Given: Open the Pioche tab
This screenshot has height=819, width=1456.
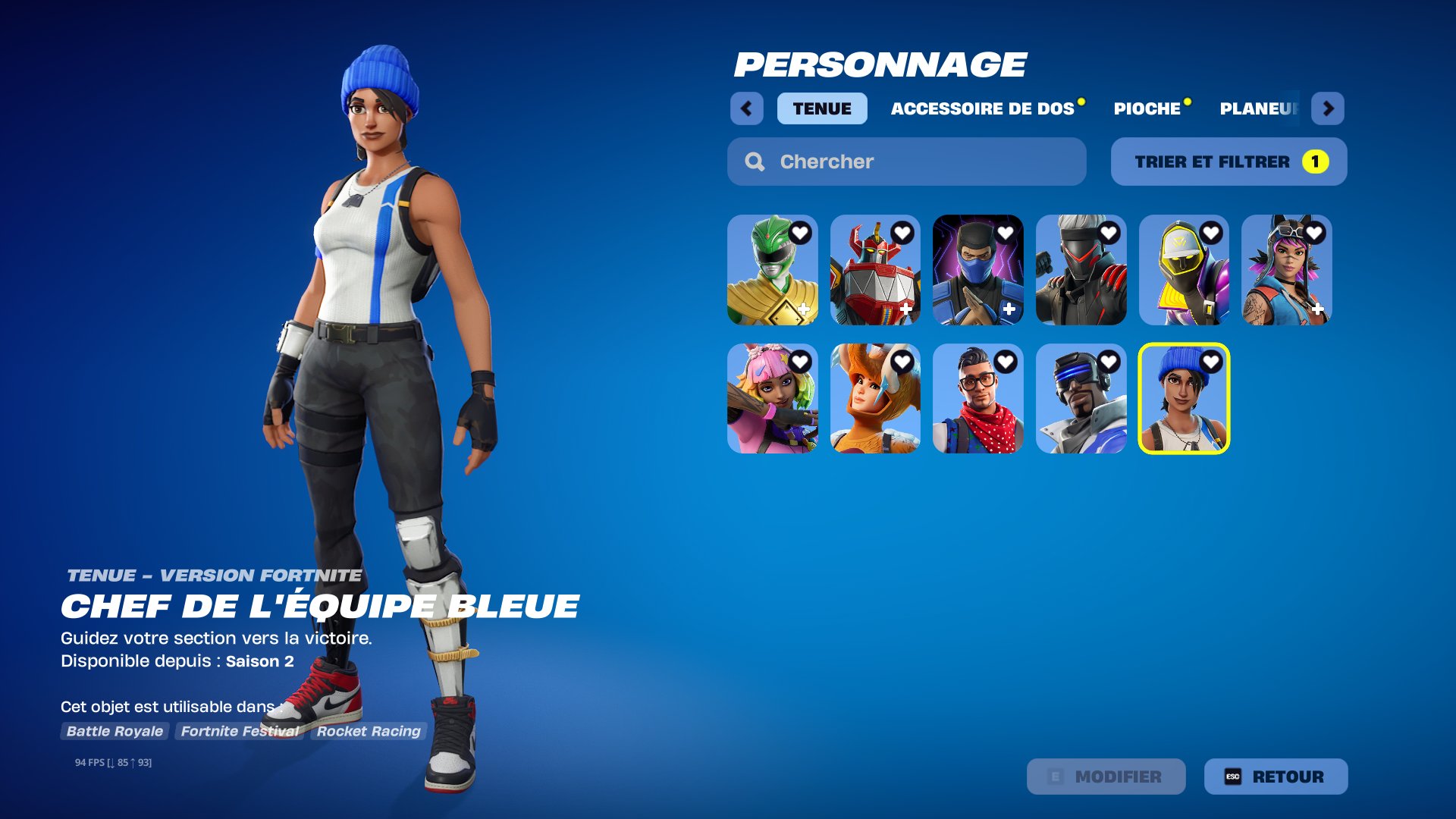Looking at the screenshot, I should (x=1147, y=108).
